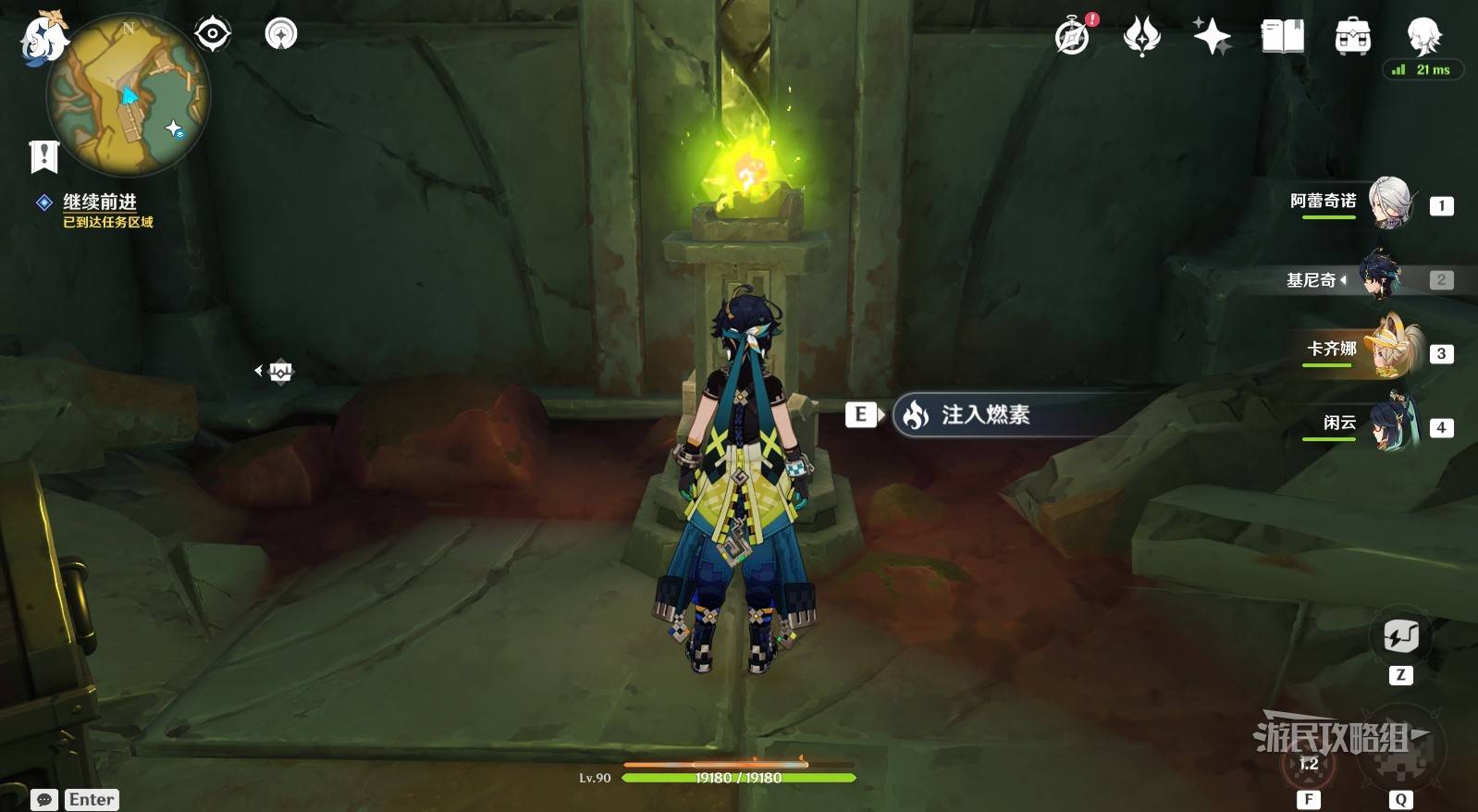Open the four-pointed star wish icon
This screenshot has height=812, width=1478.
click(1212, 37)
